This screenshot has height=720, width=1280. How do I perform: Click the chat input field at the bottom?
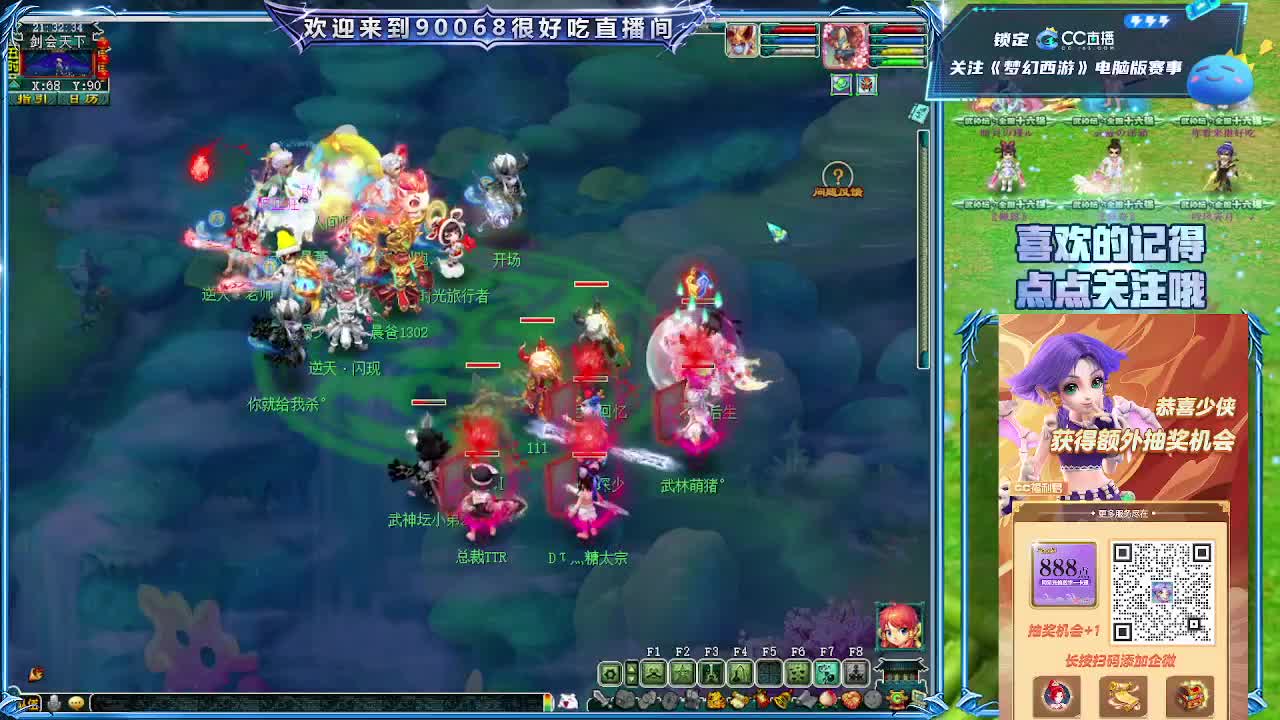(300, 703)
